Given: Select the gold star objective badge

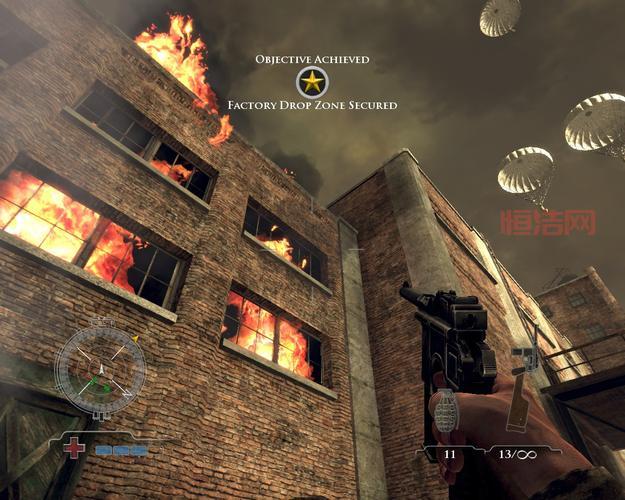Looking at the screenshot, I should pyautogui.click(x=311, y=82).
